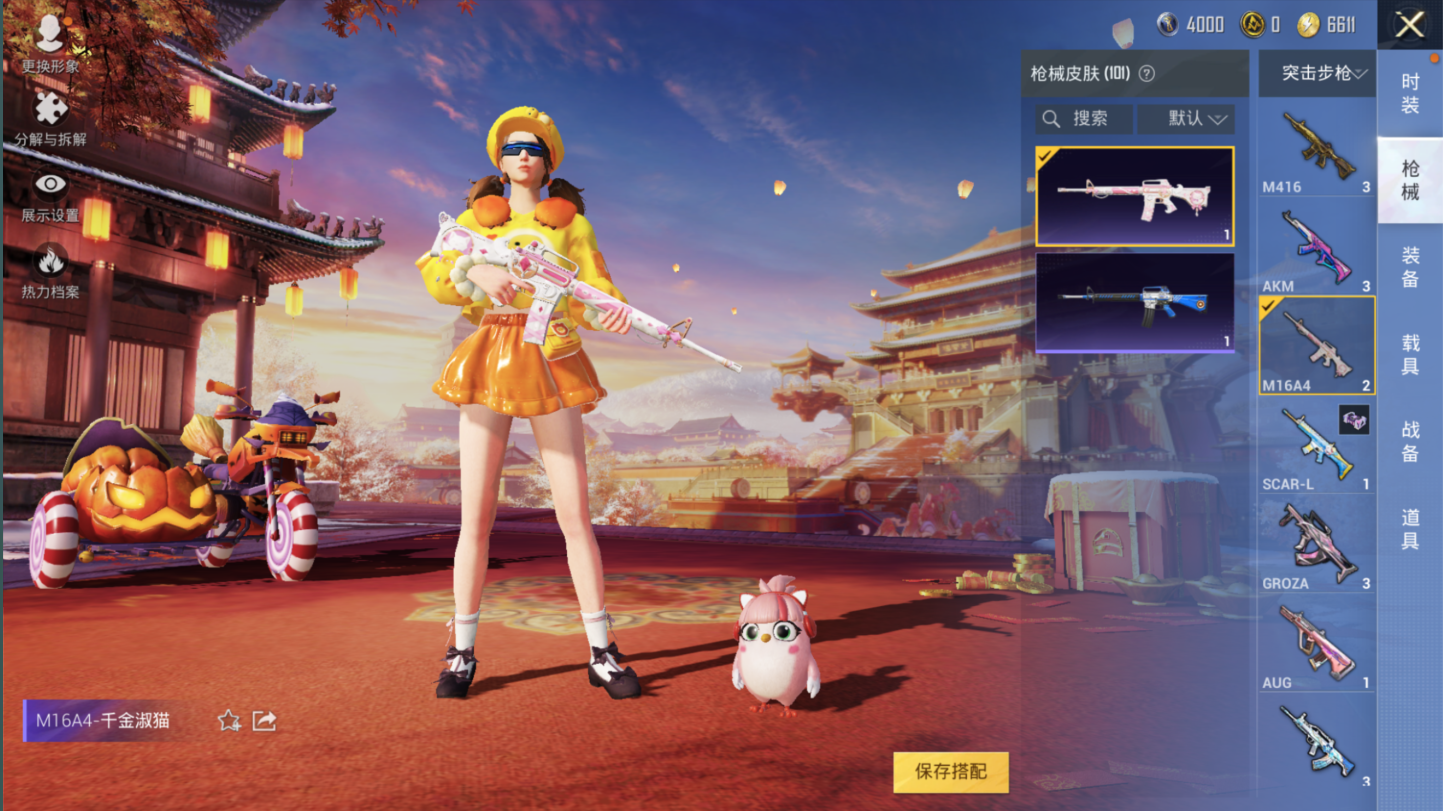Save the loadout with 保存搭配
Screen dimensions: 1443x811
tap(950, 772)
